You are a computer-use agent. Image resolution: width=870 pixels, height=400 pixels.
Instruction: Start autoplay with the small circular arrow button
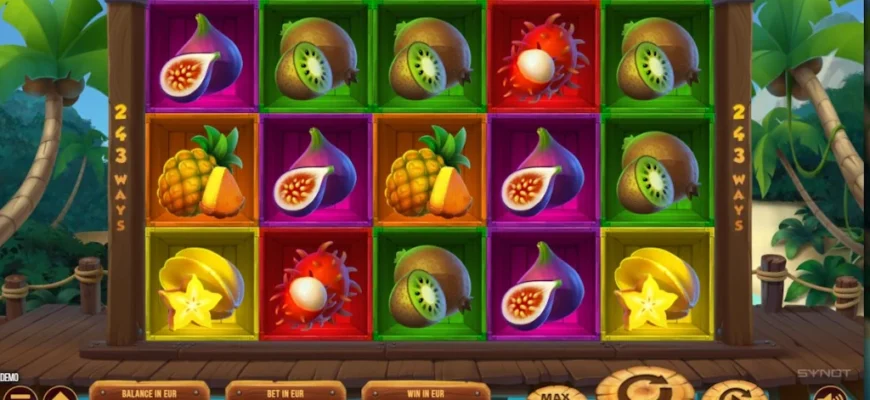coord(735,391)
